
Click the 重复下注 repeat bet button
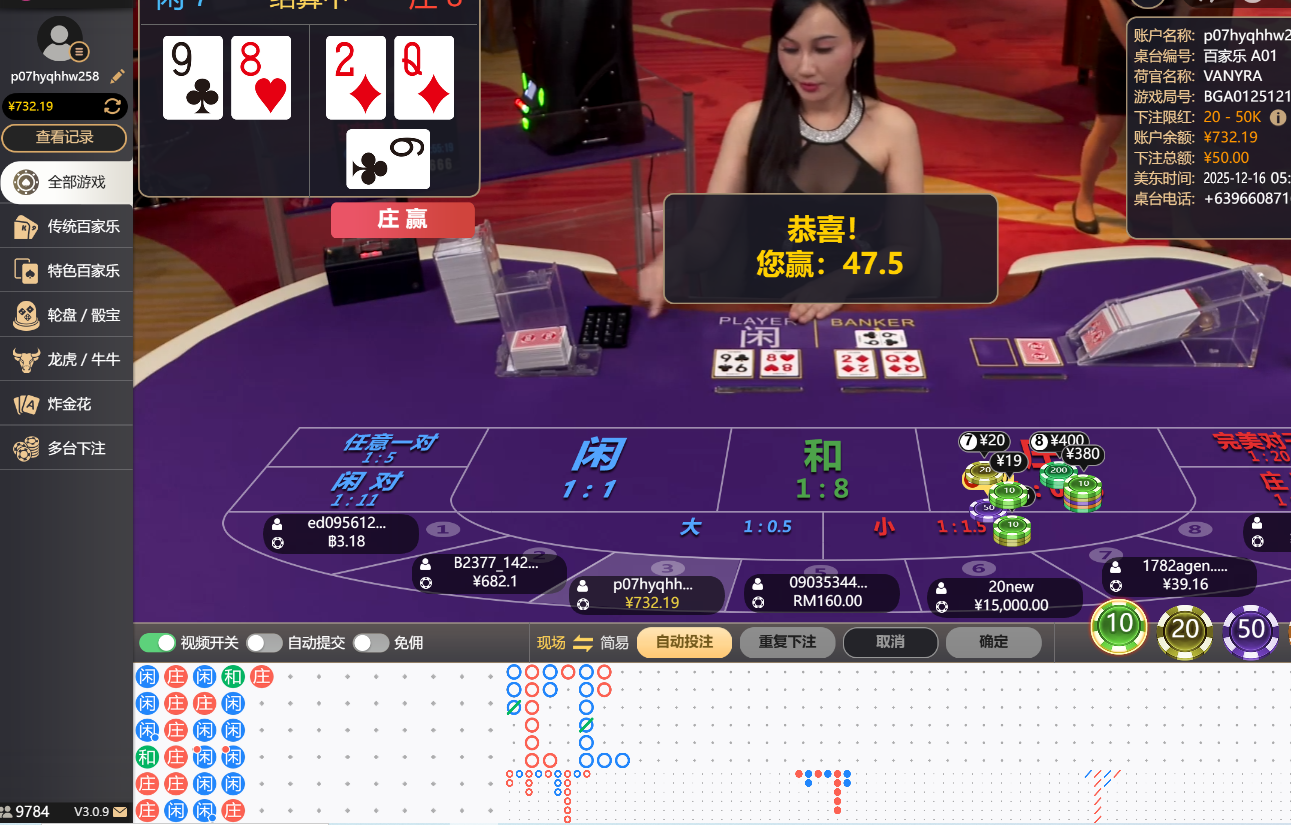click(787, 643)
